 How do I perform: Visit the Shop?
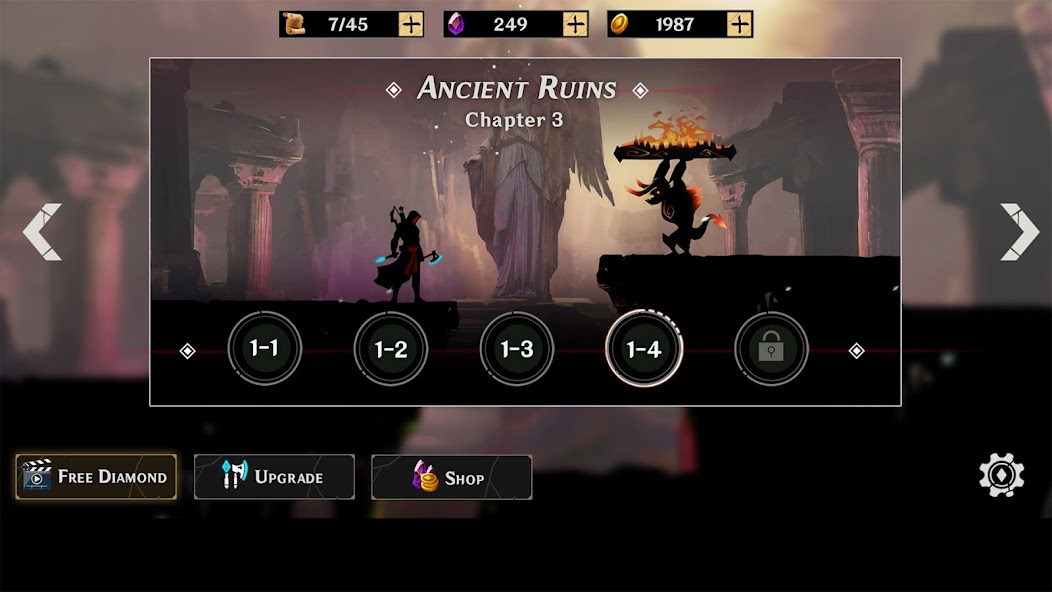pyautogui.click(x=451, y=478)
